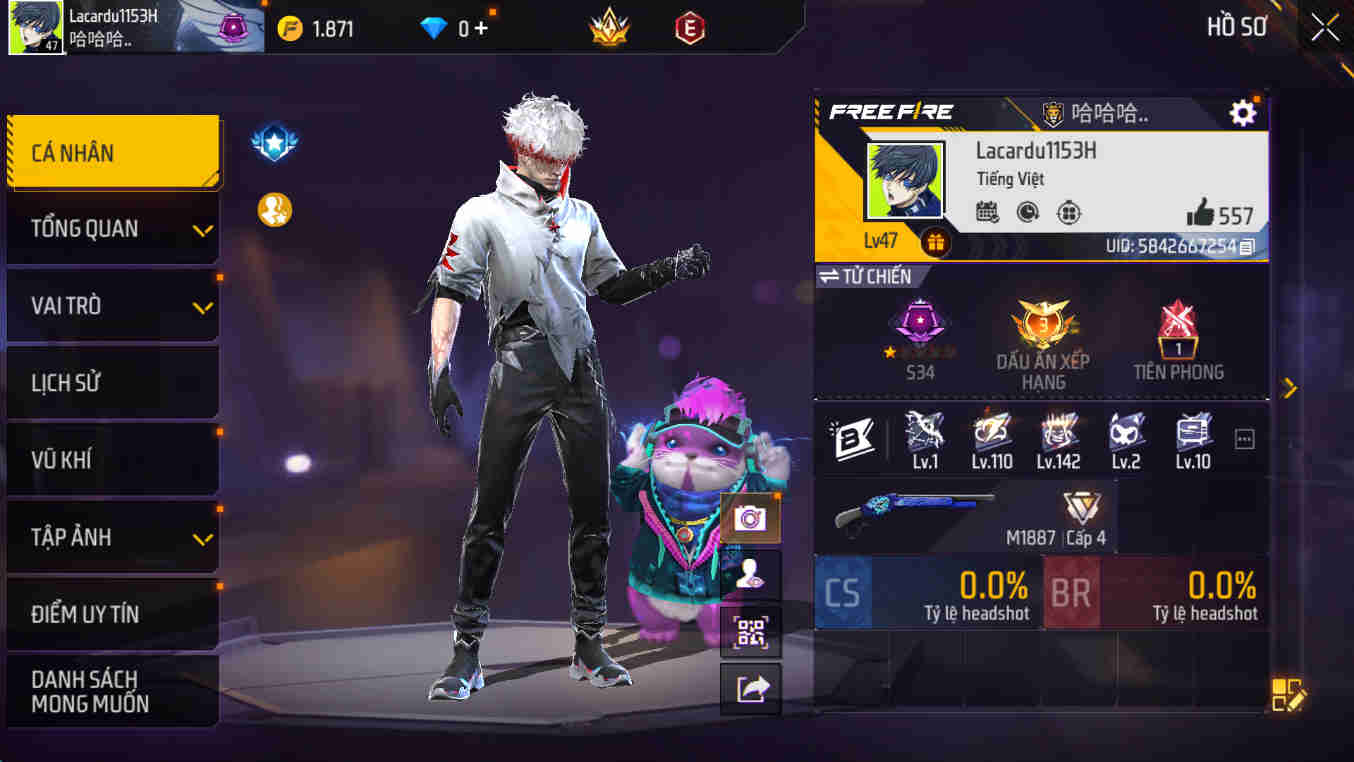This screenshot has width=1354, height=762.
Task: Click the time played icon next to calendar
Action: tap(1028, 213)
